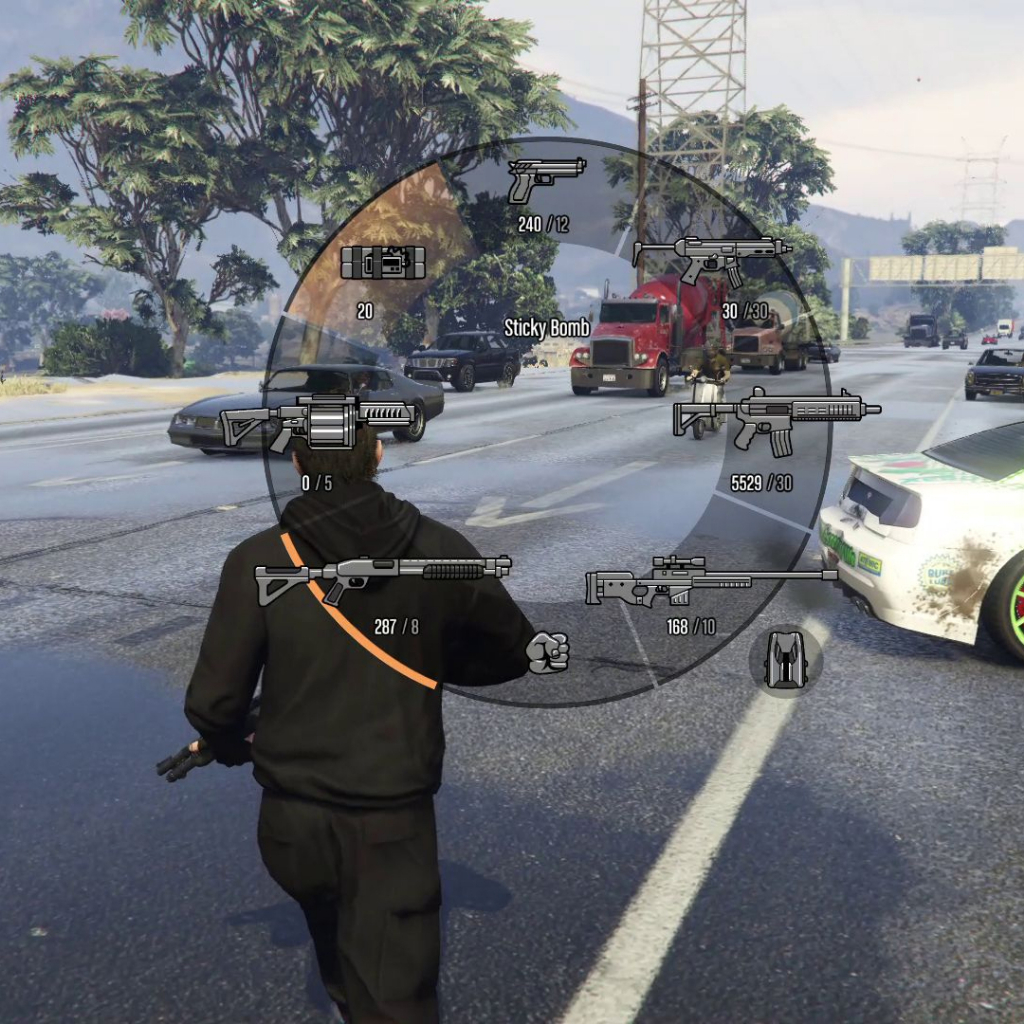Pick the grenade launcher slot
The width and height of the screenshot is (1024, 1024).
pyautogui.click(x=317, y=421)
